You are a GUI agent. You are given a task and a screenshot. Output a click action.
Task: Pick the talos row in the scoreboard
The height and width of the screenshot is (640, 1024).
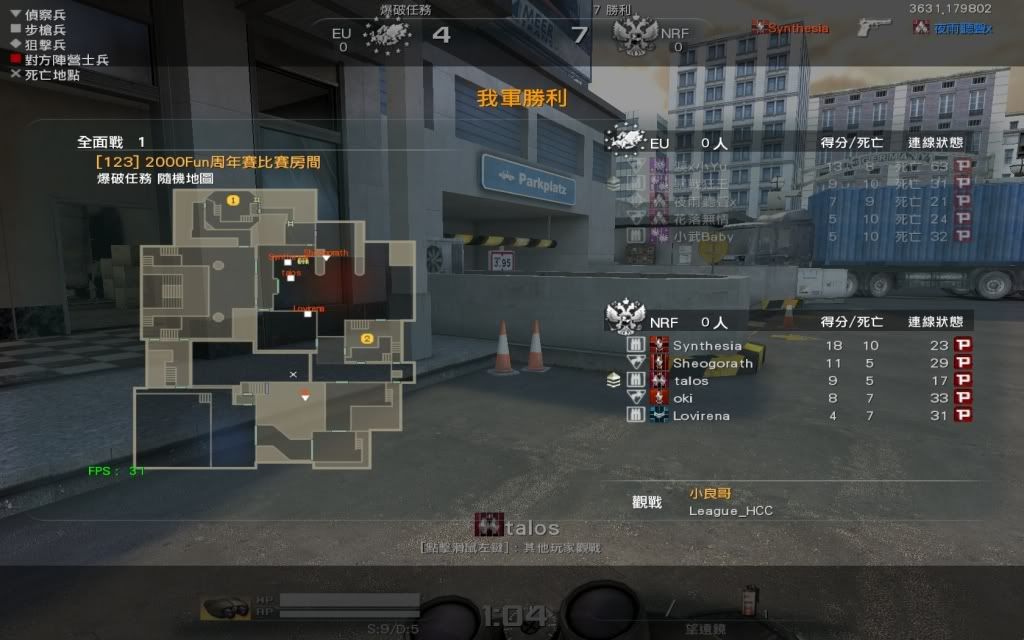690,381
